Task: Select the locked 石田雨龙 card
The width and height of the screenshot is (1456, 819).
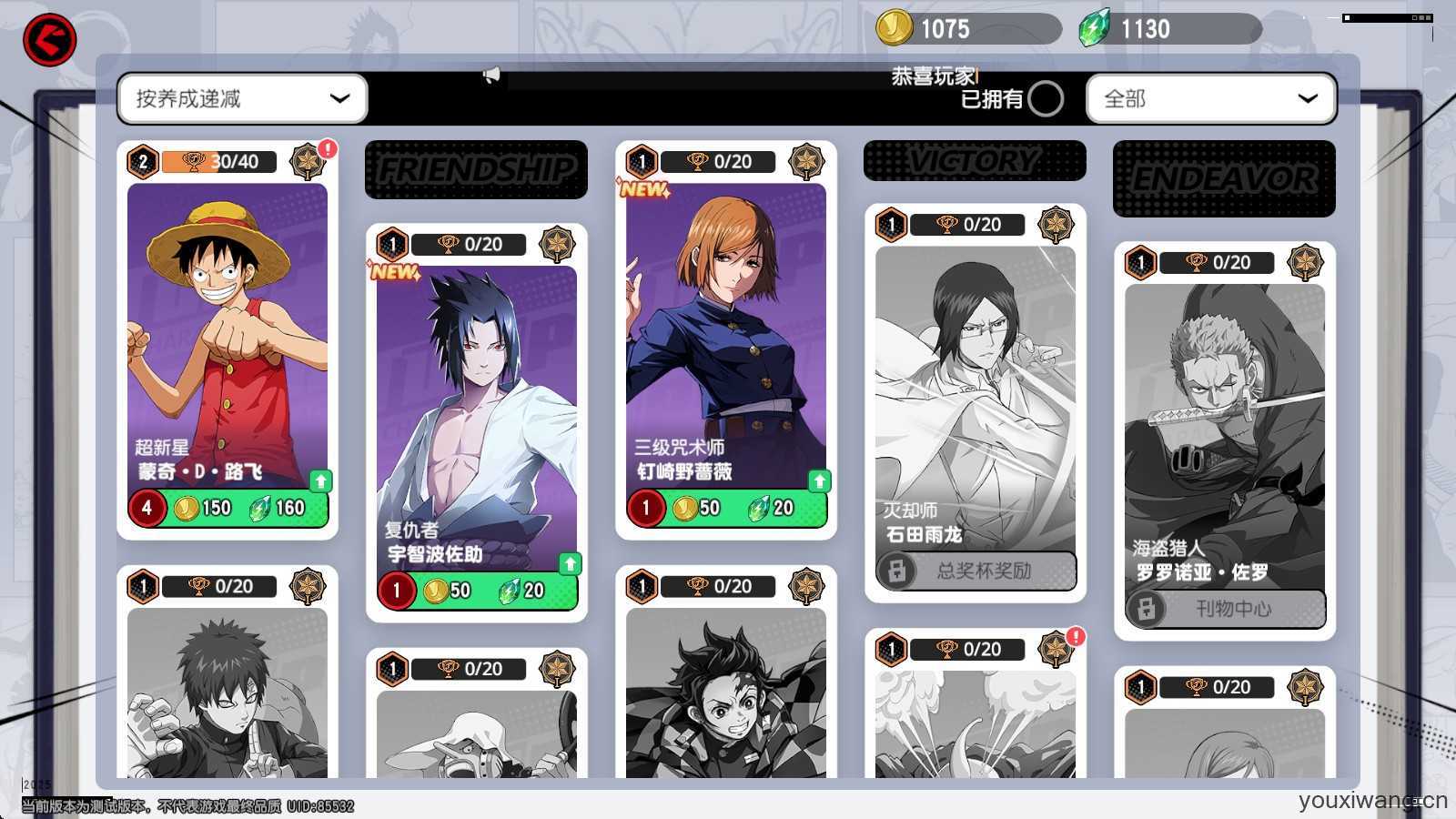Action: [975, 391]
